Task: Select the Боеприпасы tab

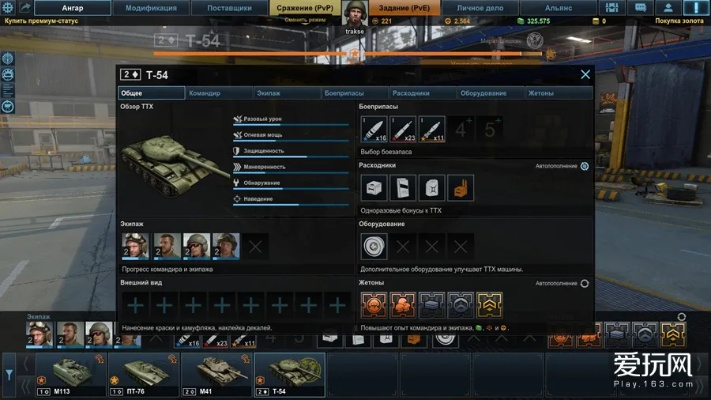Action: tap(344, 93)
